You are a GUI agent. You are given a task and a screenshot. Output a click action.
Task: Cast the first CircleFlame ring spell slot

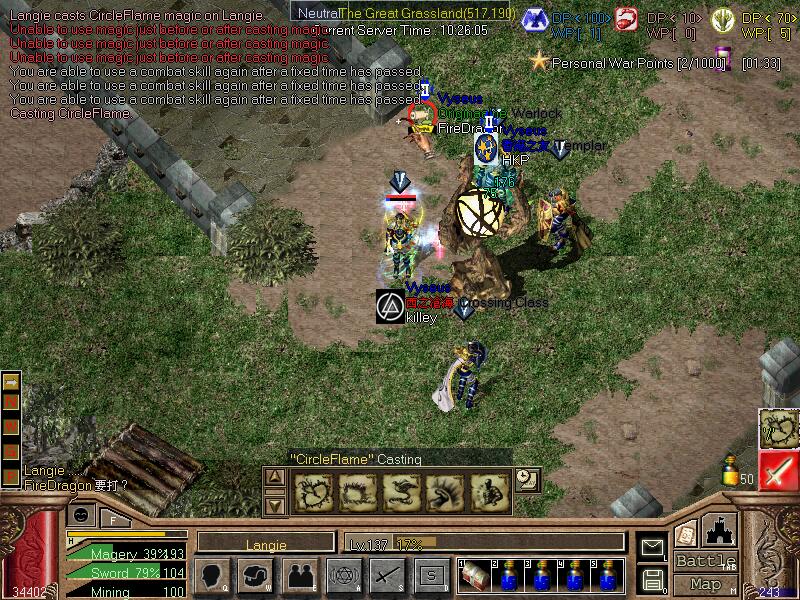[313, 492]
